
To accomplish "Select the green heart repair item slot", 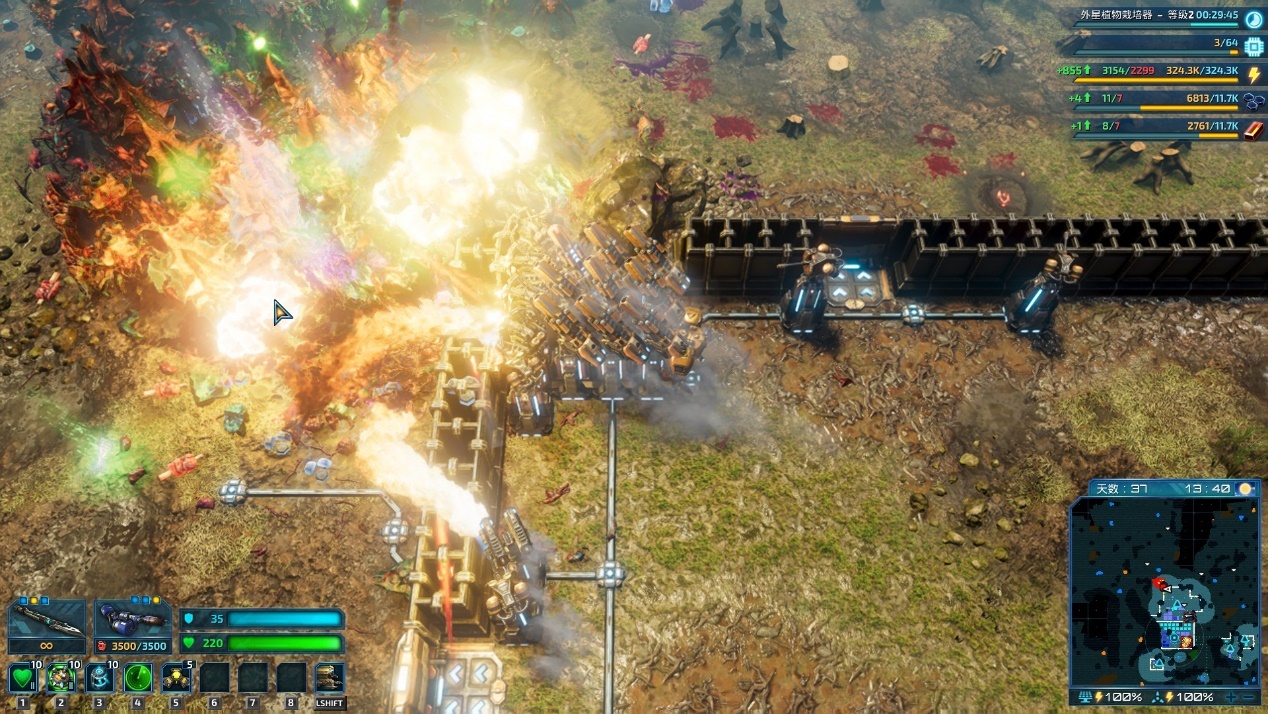I will point(22,679).
